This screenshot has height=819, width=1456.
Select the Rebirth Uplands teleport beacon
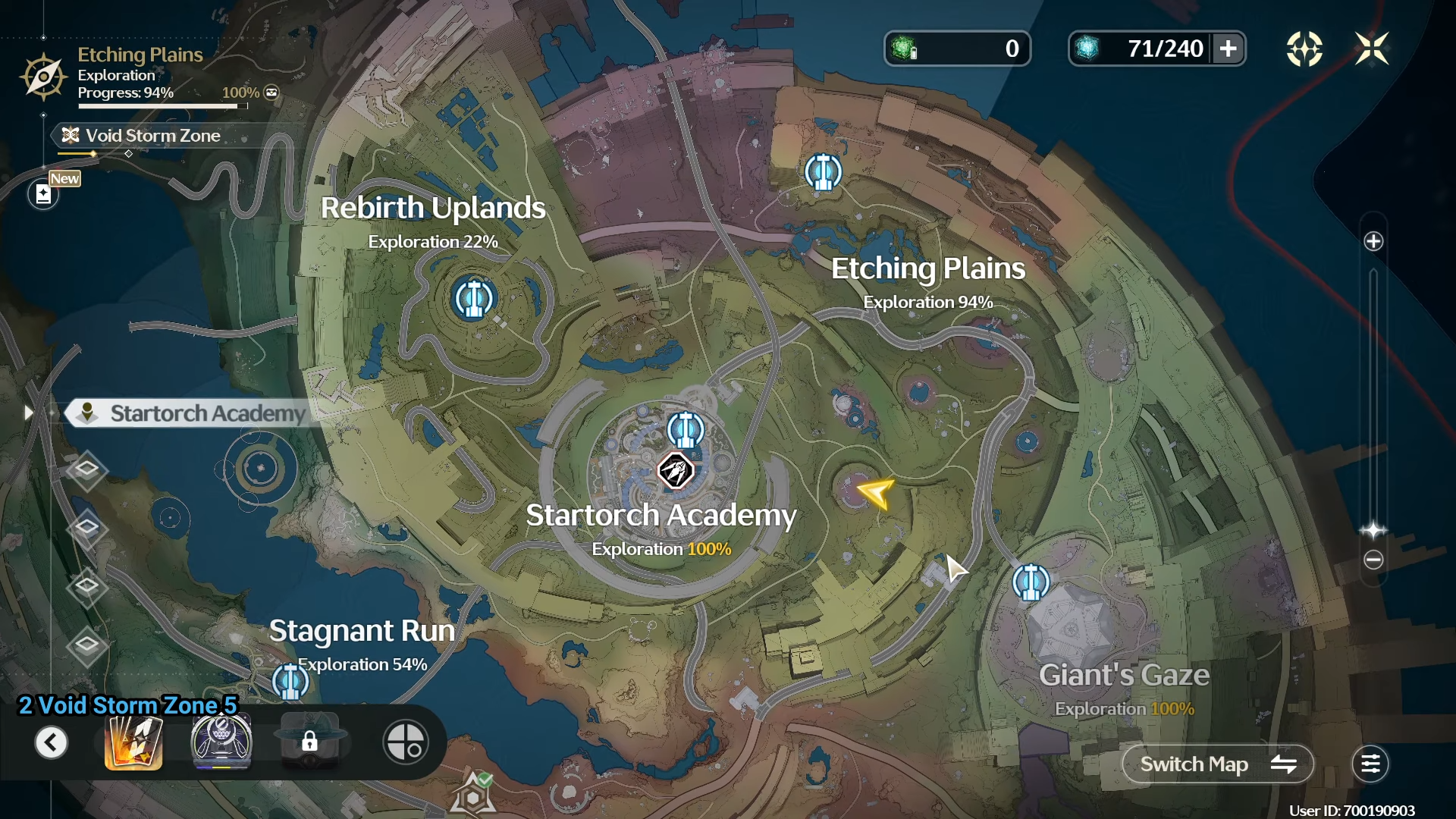pos(474,299)
